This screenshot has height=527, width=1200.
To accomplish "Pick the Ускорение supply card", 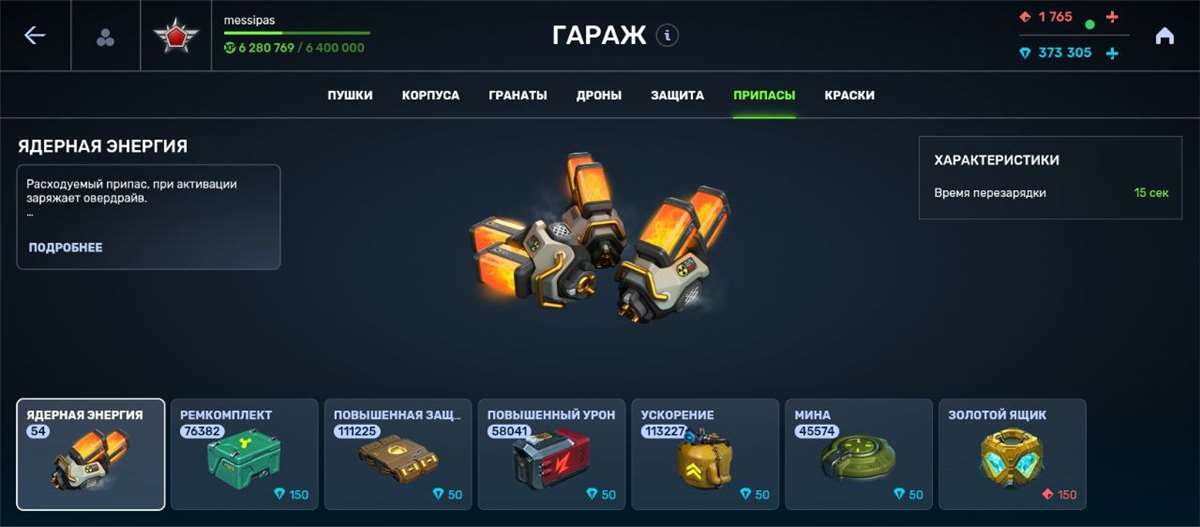I will point(705,454).
